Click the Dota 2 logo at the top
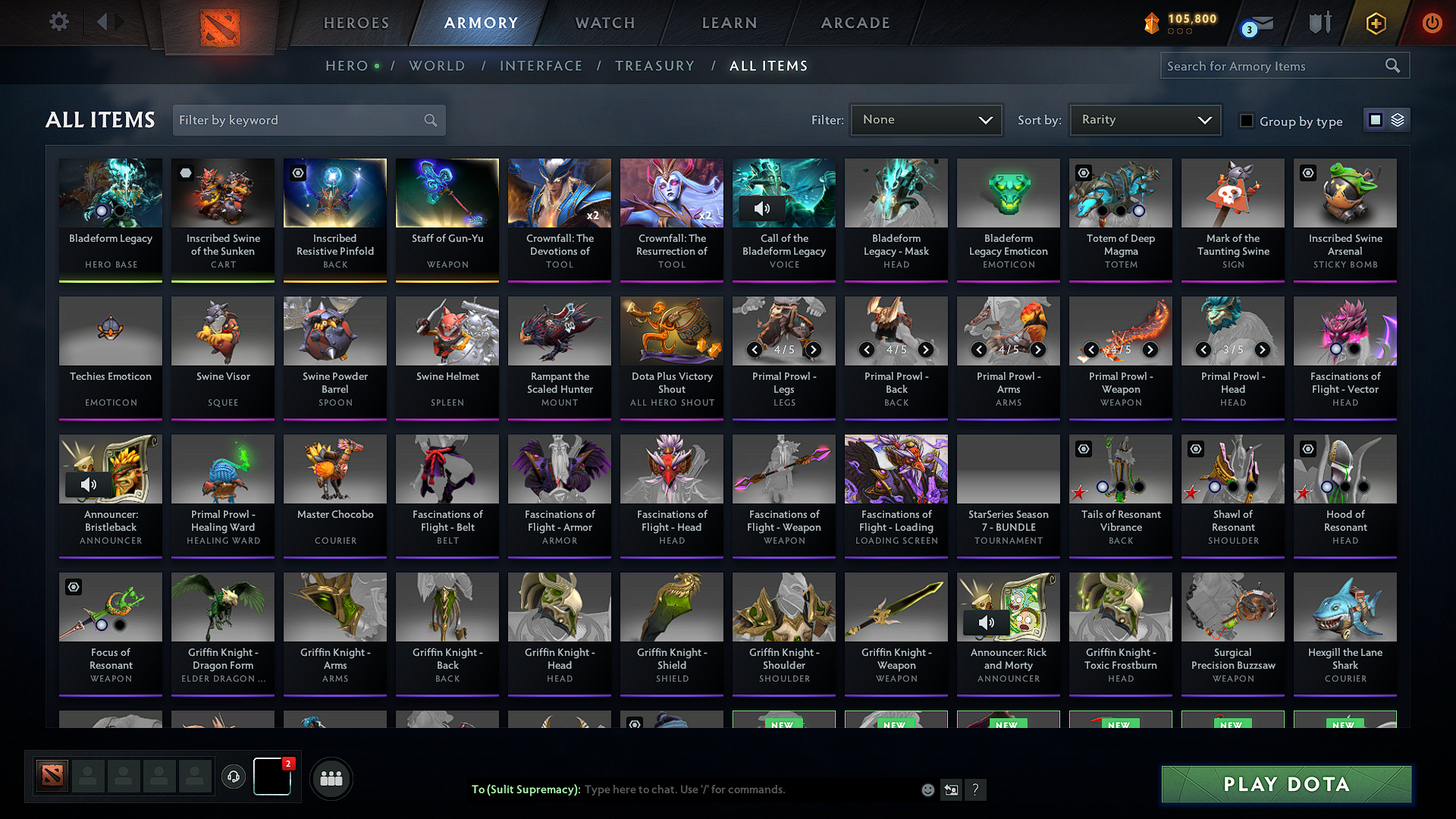Viewport: 1456px width, 819px height. tap(219, 23)
